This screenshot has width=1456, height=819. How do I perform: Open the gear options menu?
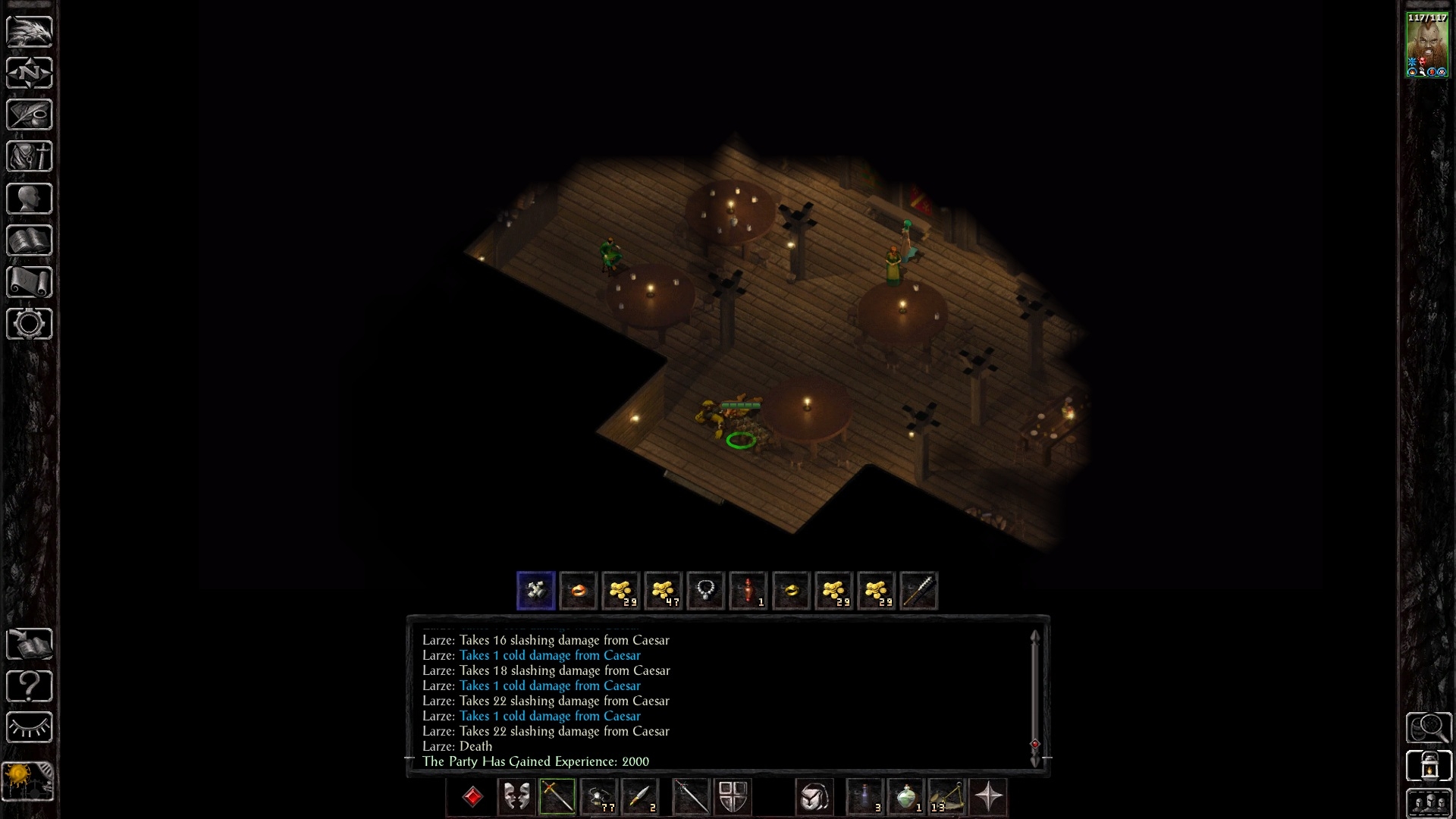point(30,324)
